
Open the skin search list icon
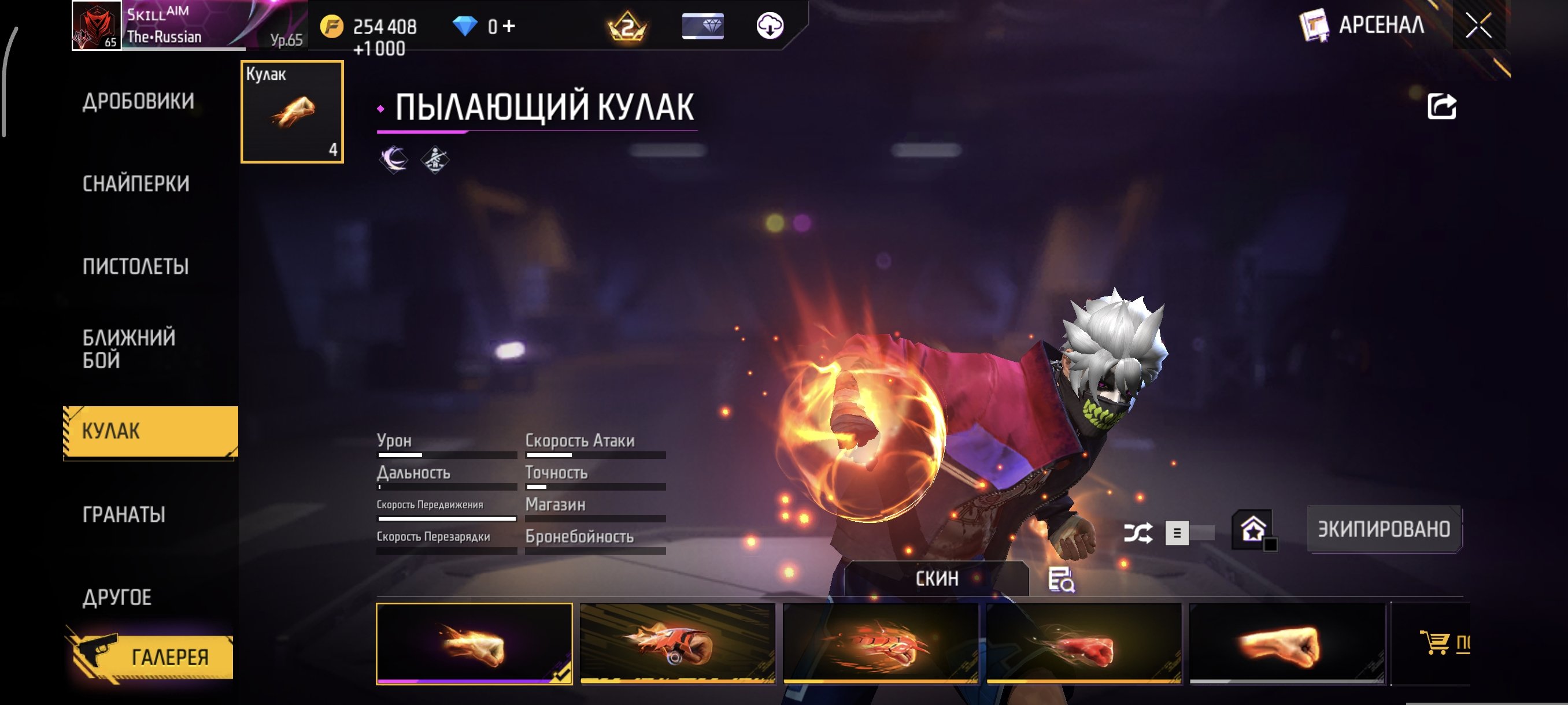point(1061,580)
